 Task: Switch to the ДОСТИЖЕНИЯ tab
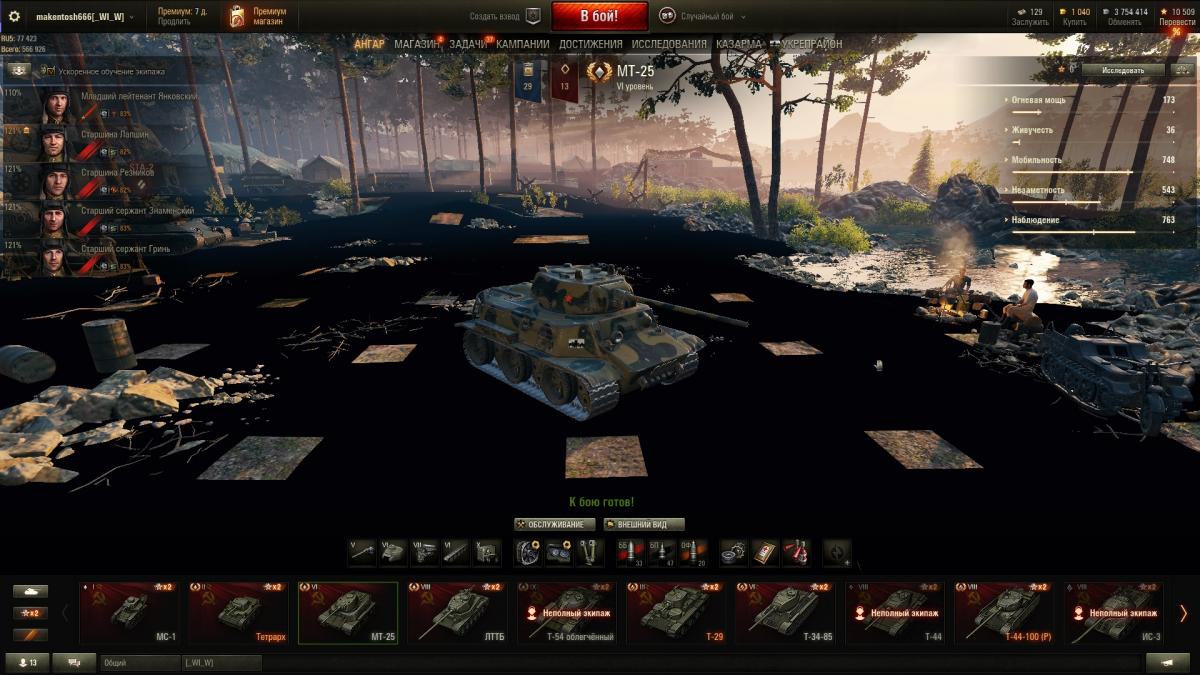click(x=590, y=44)
